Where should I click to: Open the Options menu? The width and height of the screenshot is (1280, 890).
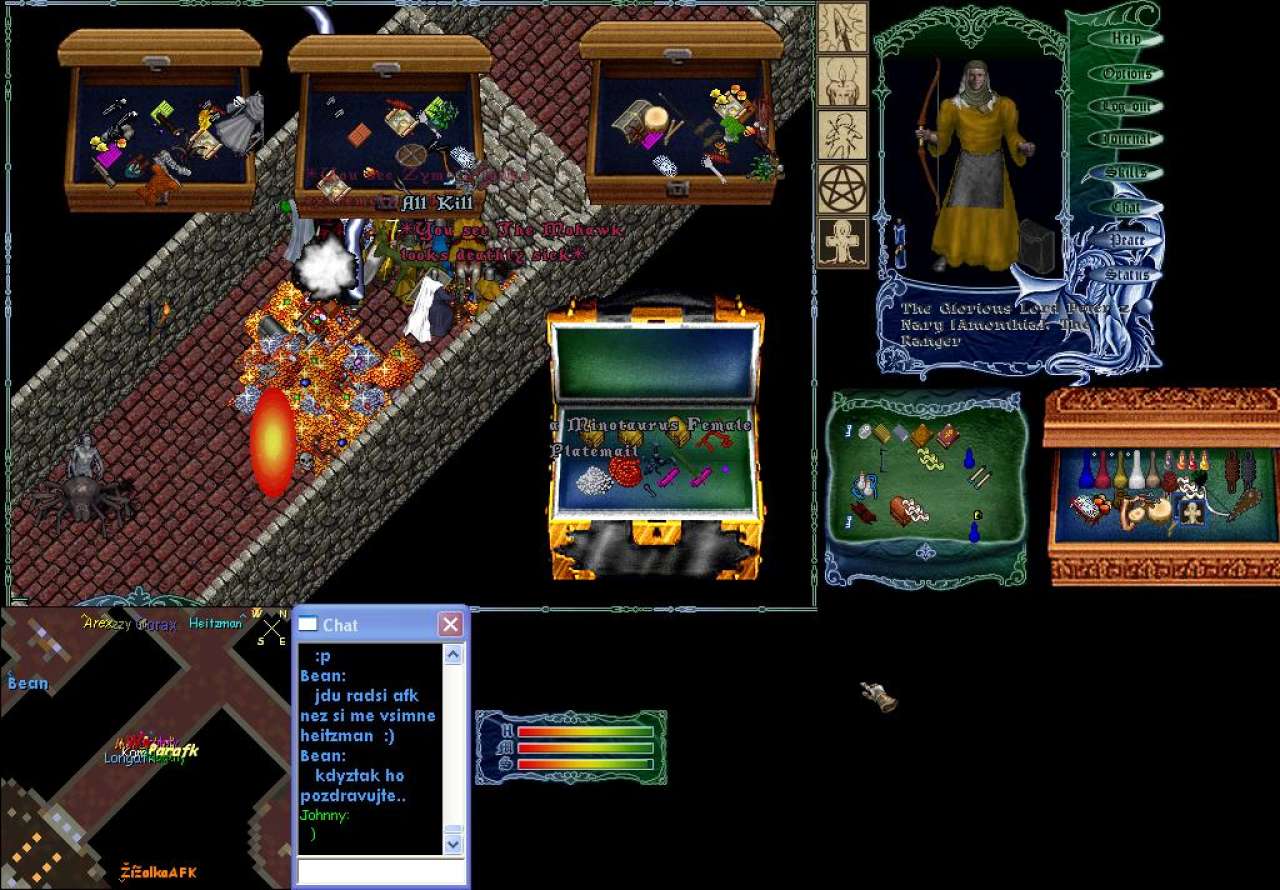(x=1126, y=73)
